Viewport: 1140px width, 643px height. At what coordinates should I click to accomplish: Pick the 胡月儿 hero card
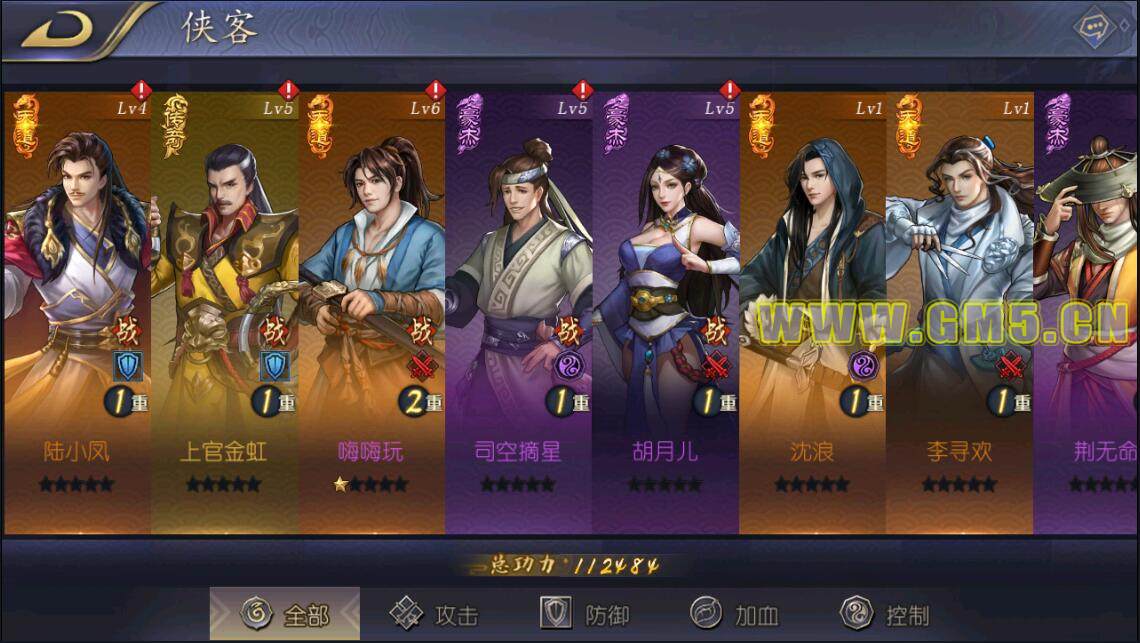pos(665,310)
